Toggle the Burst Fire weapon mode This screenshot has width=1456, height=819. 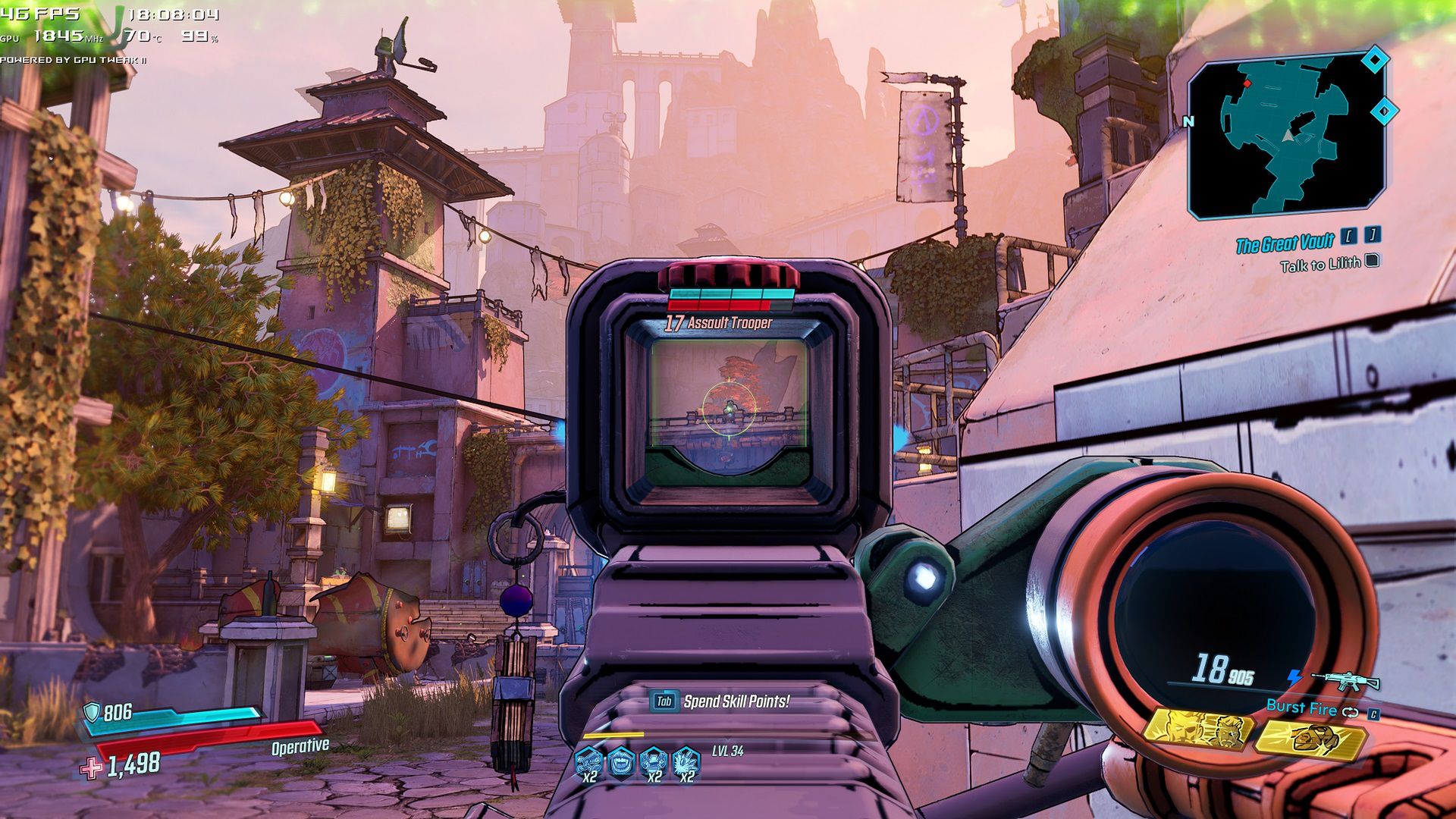click(x=1301, y=708)
